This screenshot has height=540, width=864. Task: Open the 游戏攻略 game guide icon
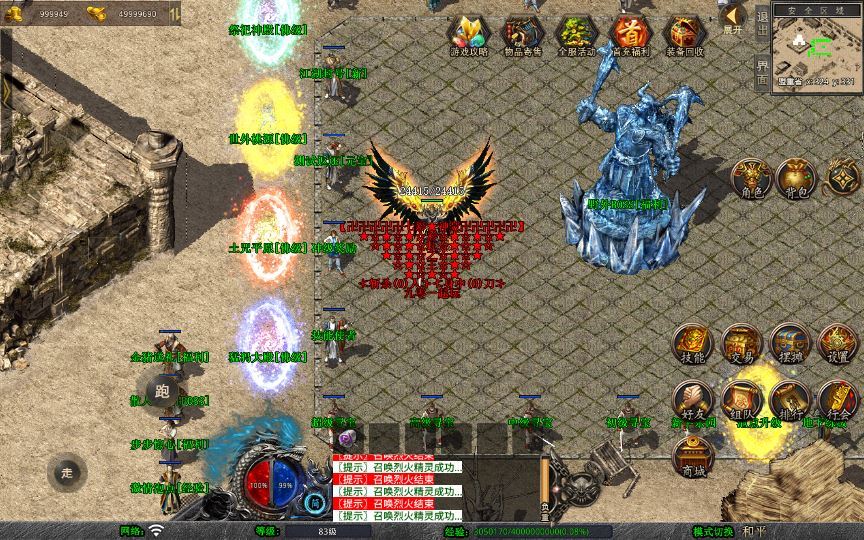click(x=469, y=34)
